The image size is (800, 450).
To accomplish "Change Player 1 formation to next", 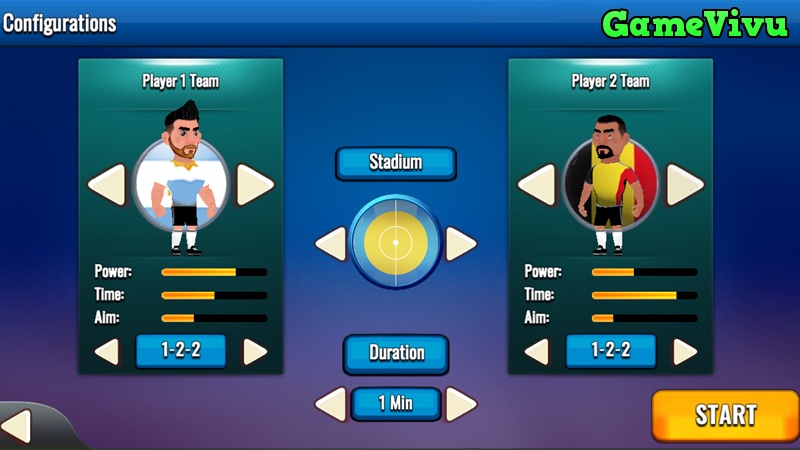I will [255, 351].
